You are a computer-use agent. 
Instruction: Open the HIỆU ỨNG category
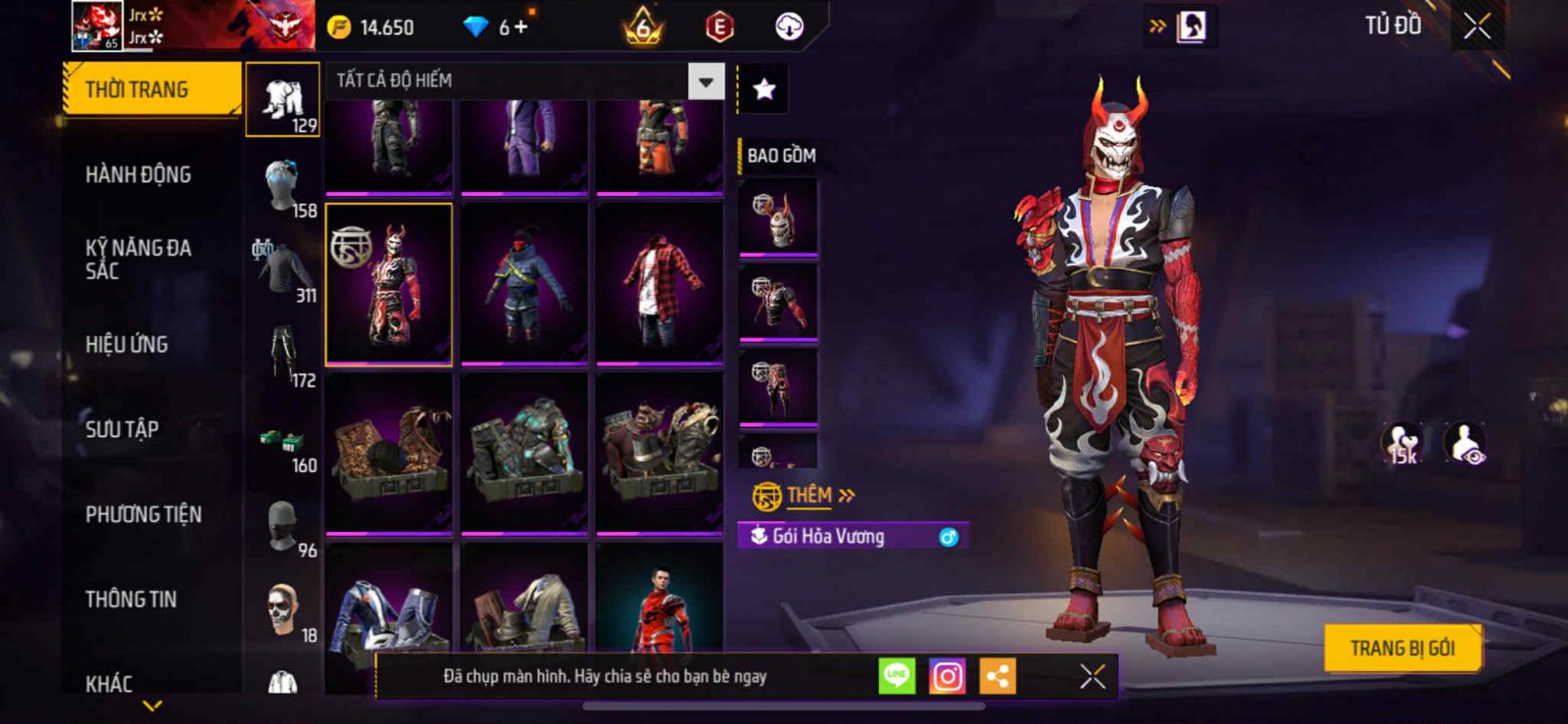pos(126,345)
